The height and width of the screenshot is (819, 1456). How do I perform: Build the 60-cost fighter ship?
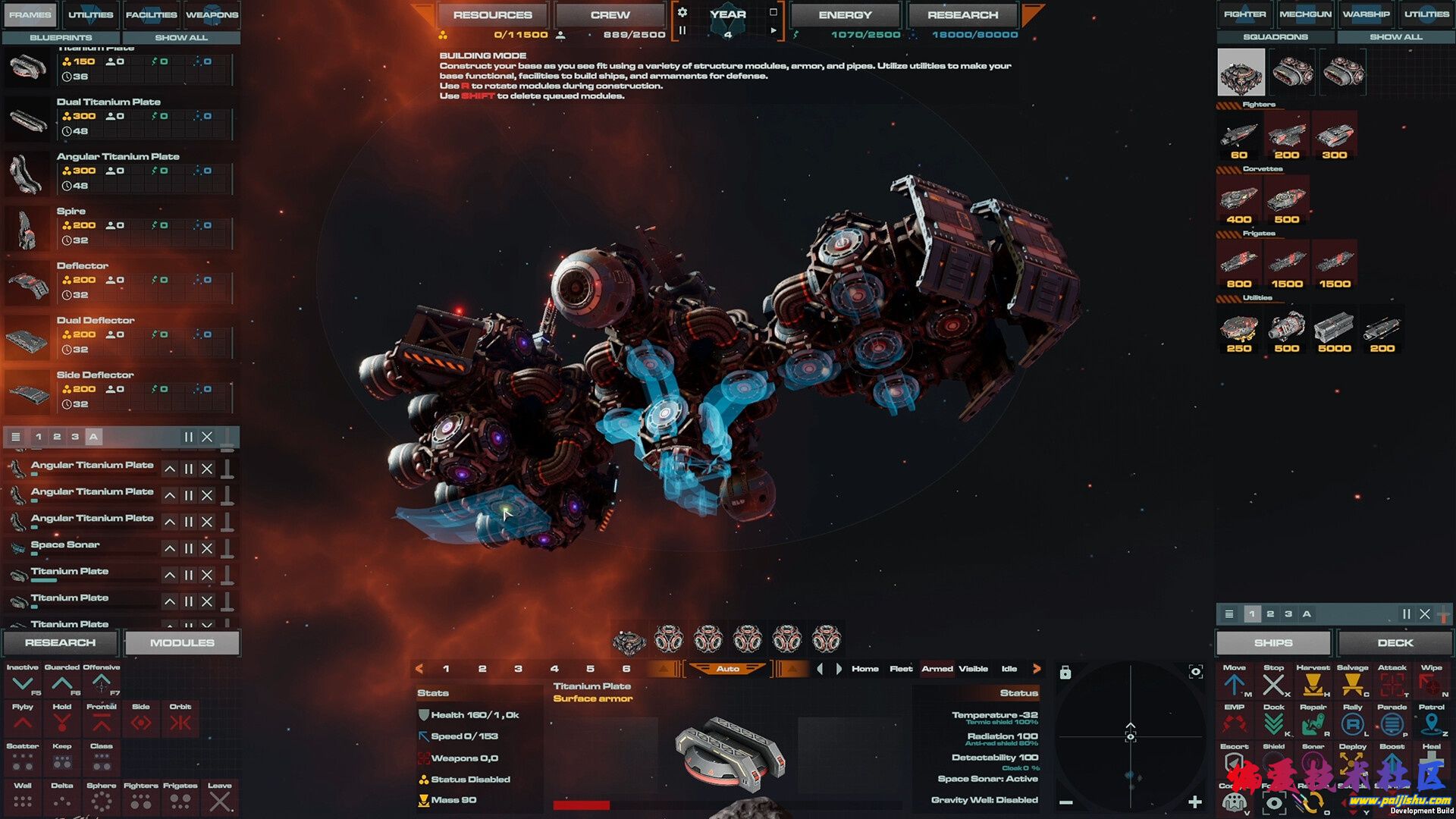pyautogui.click(x=1239, y=138)
